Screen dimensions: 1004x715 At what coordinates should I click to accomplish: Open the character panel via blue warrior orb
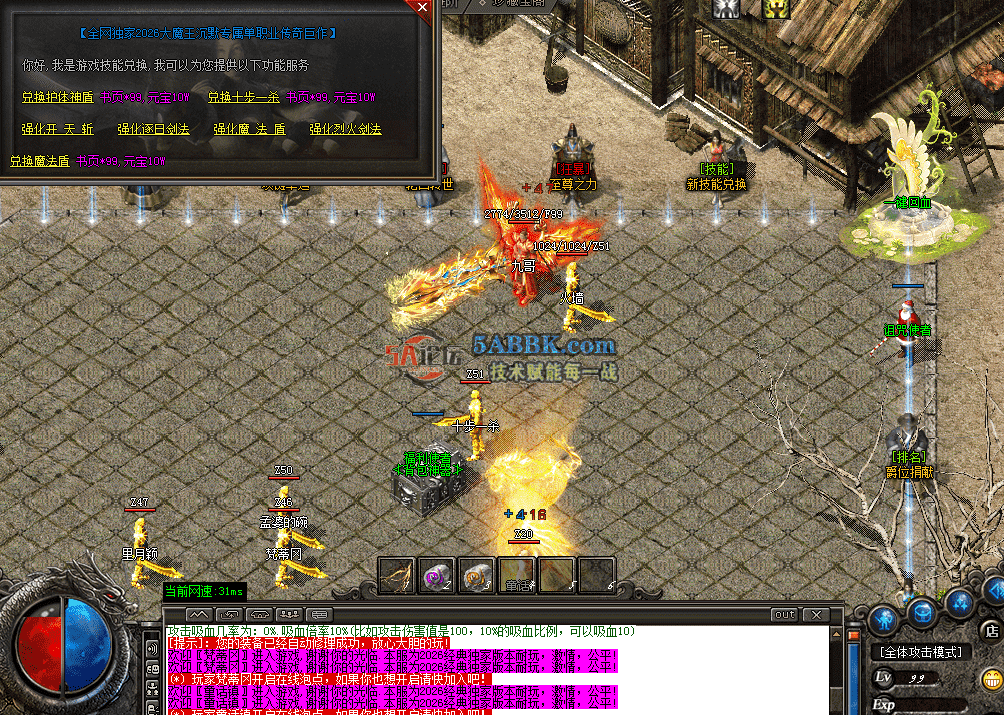point(884,619)
